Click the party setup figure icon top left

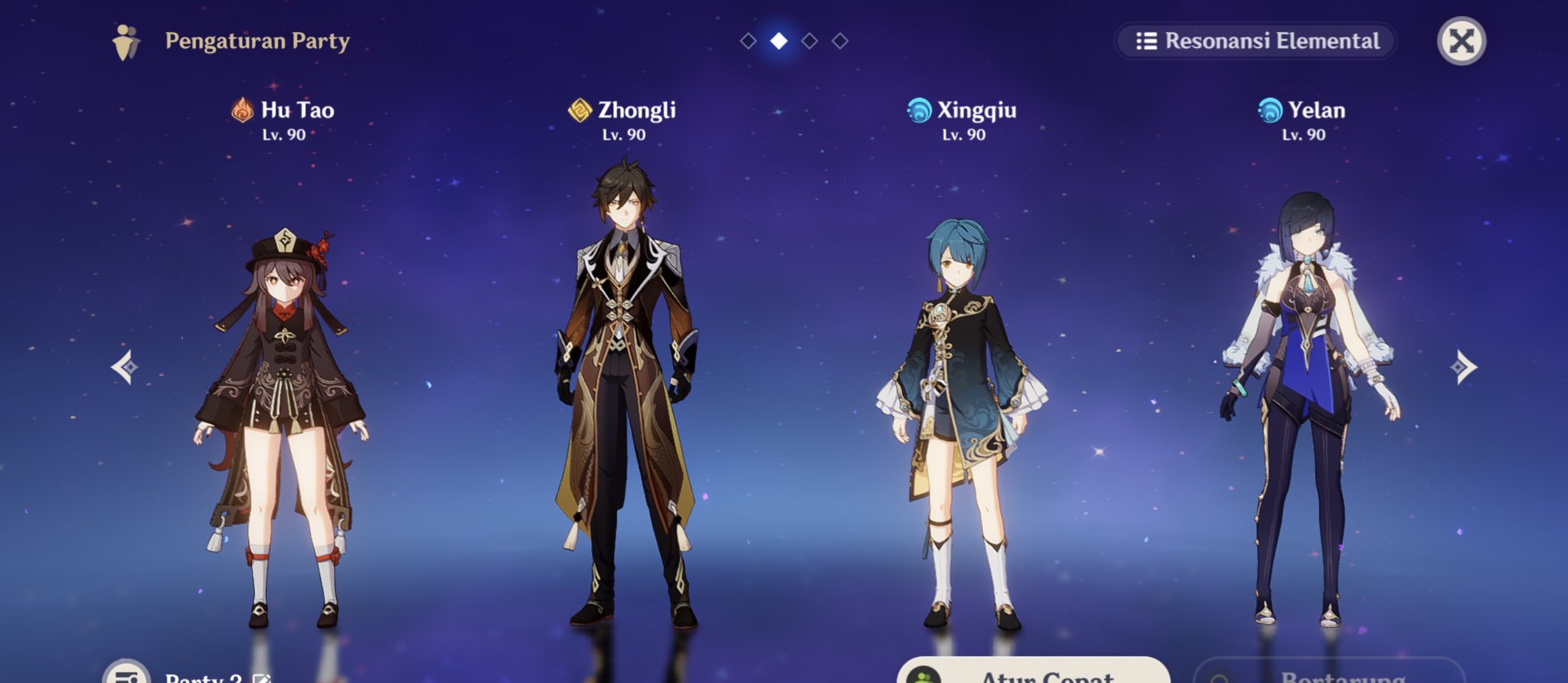pyautogui.click(x=127, y=42)
